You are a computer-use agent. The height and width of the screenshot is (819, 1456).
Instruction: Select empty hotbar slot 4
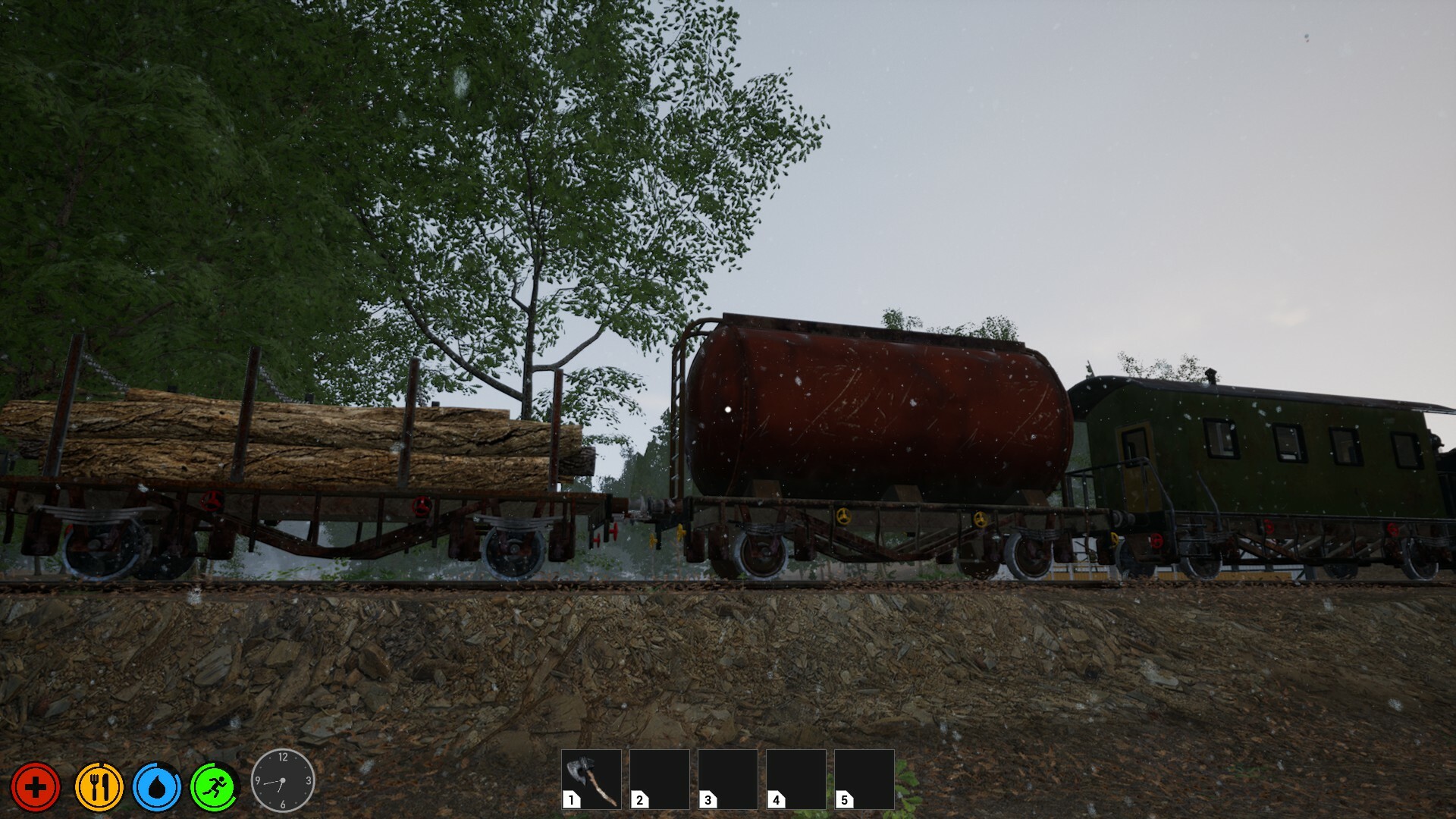pos(798,777)
